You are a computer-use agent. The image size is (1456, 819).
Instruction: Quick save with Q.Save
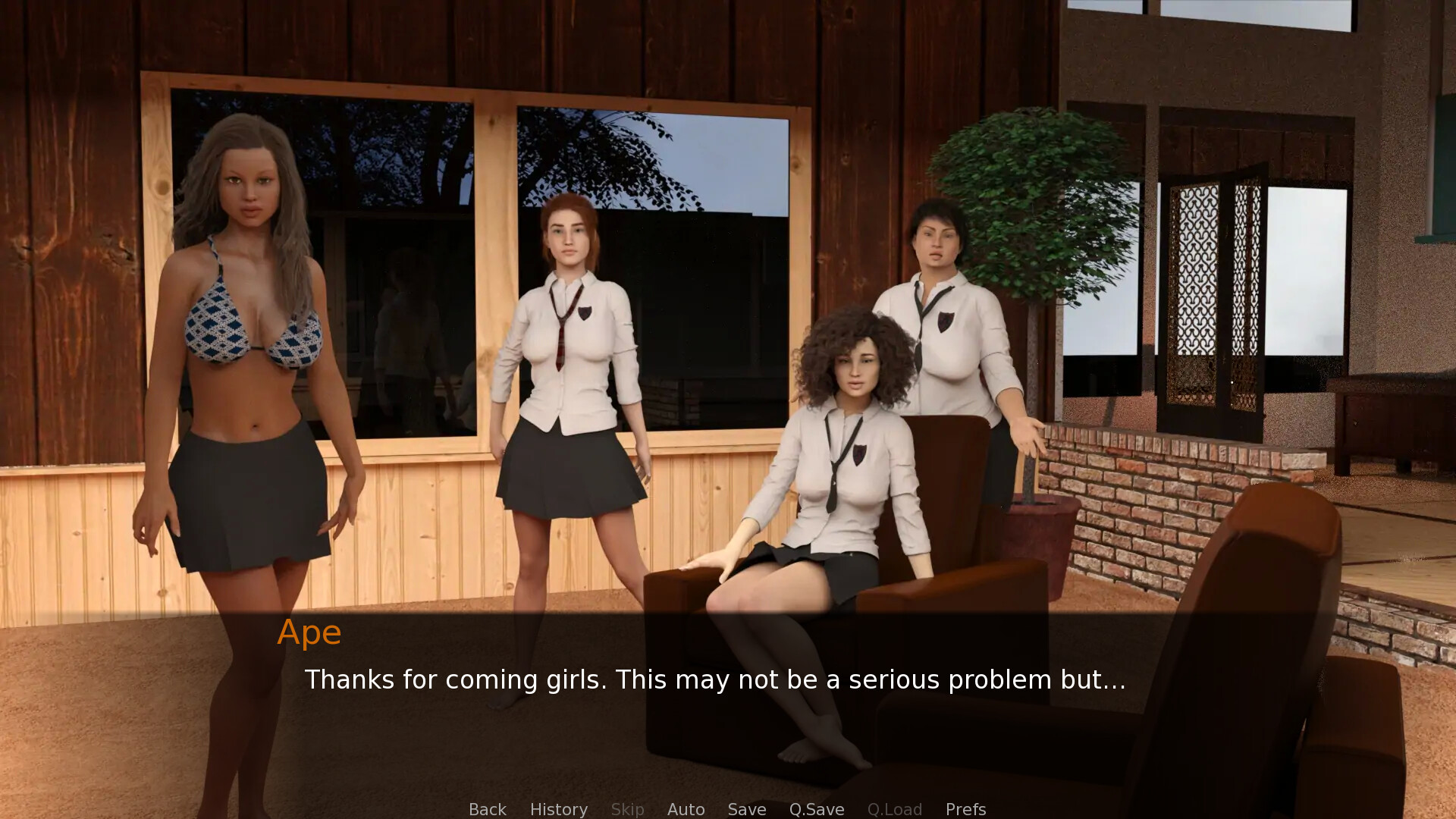coord(816,809)
